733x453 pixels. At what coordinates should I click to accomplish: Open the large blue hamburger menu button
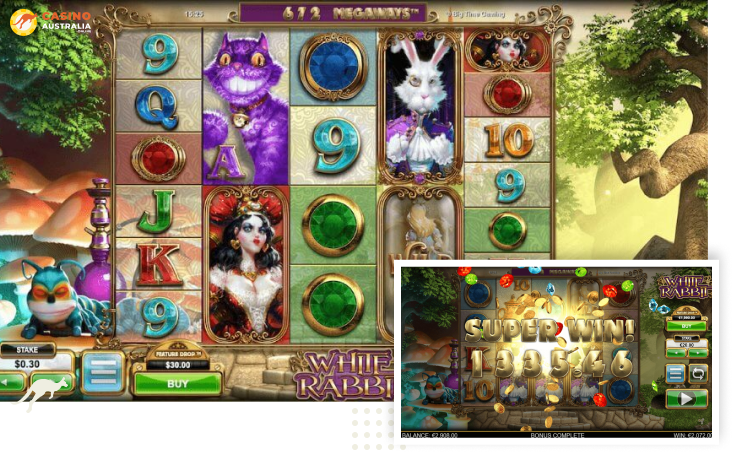point(103,371)
